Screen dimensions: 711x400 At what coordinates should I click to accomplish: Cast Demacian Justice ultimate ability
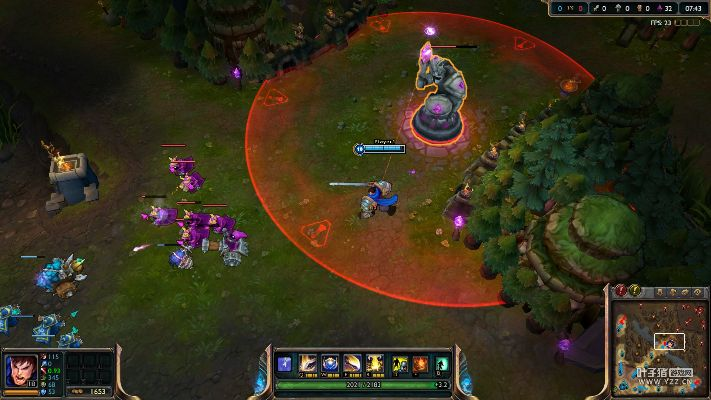(x=375, y=363)
